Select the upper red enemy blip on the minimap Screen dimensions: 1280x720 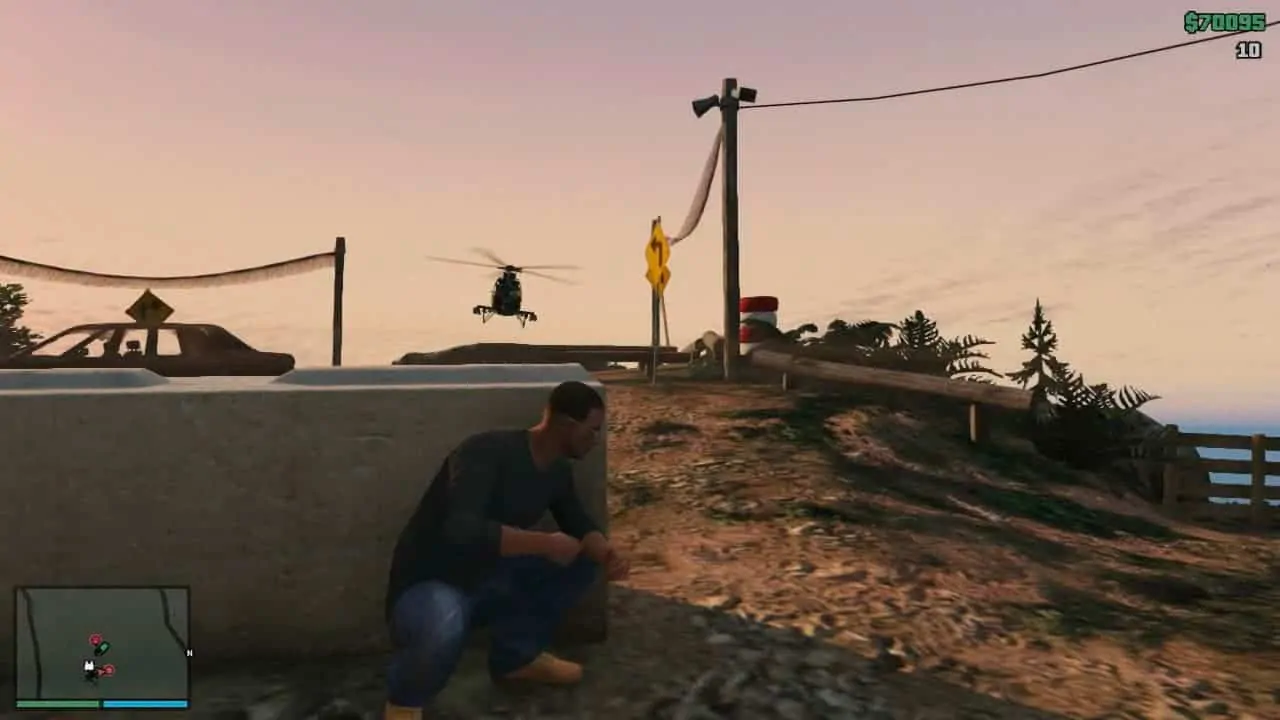[95, 639]
